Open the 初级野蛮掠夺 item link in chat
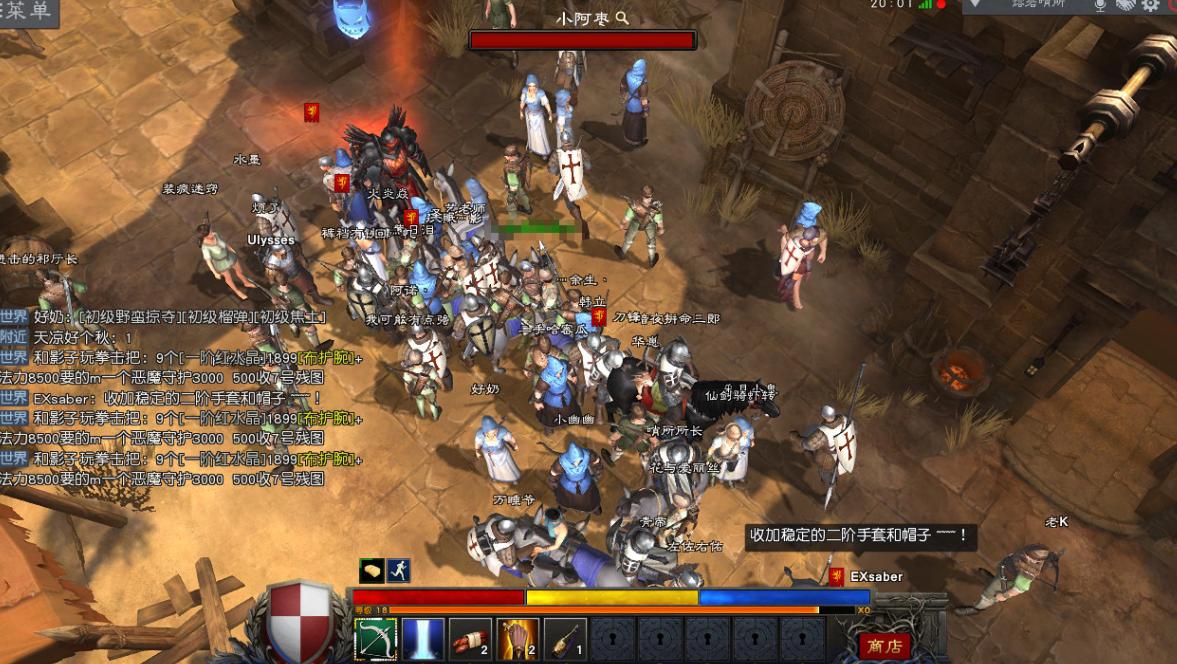The image size is (1177, 664). click(x=130, y=318)
